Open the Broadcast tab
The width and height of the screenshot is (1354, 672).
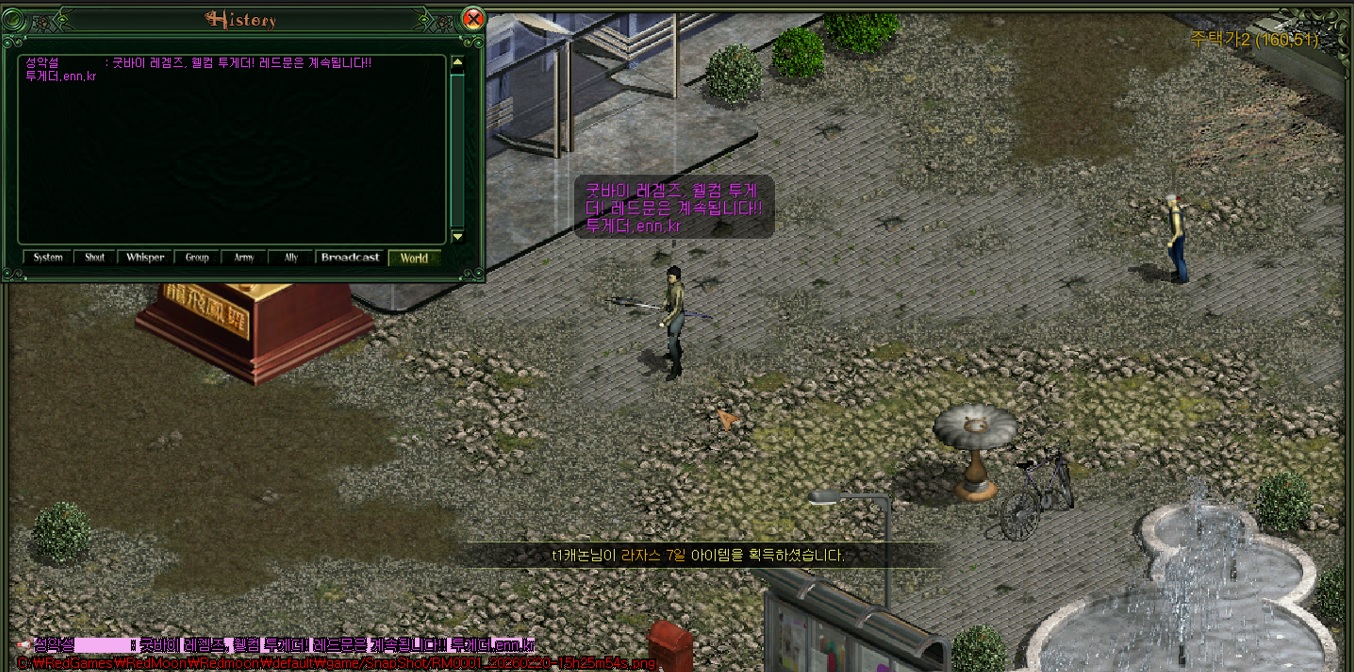point(350,257)
